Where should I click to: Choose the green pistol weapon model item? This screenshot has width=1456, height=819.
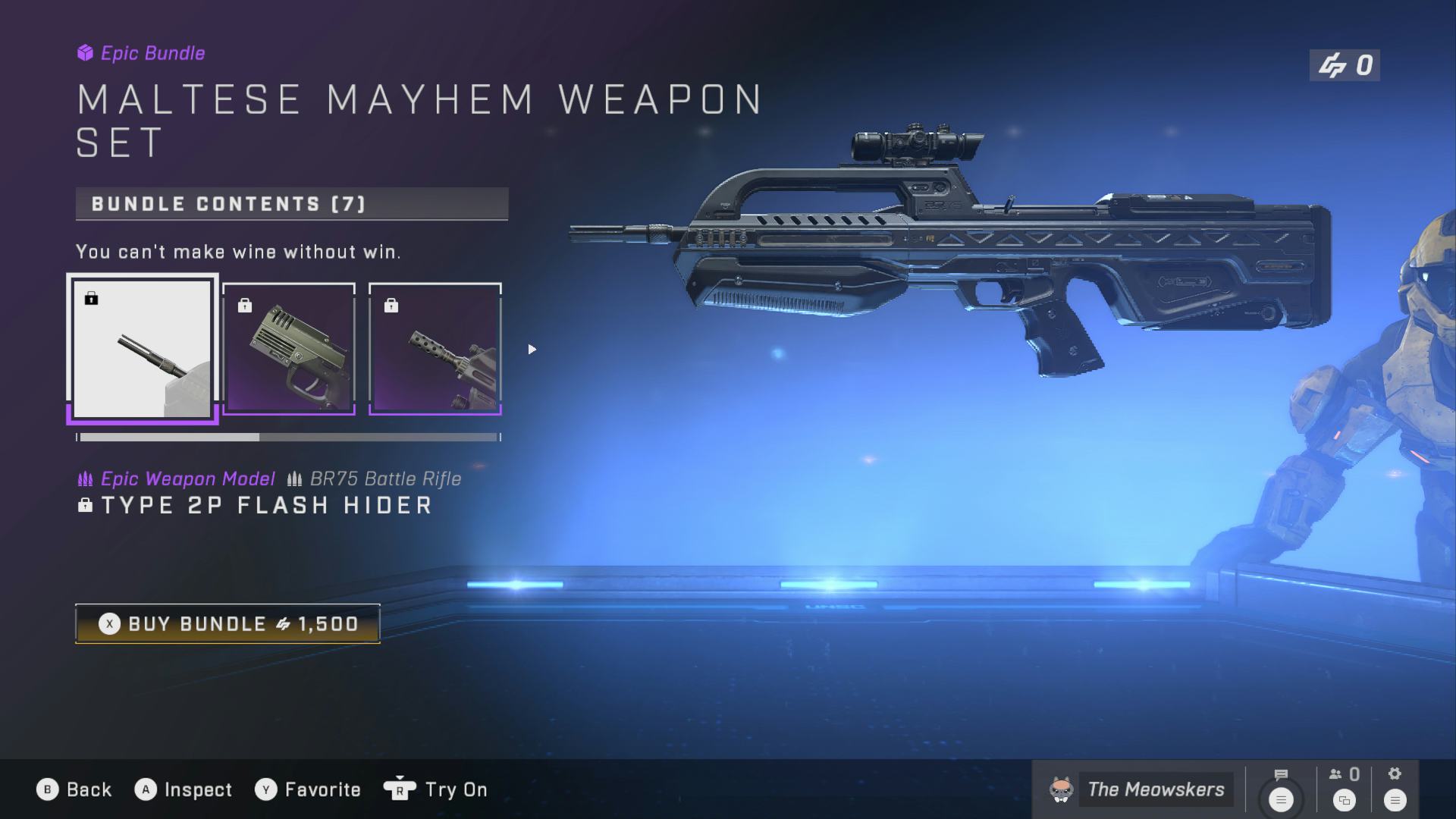289,349
